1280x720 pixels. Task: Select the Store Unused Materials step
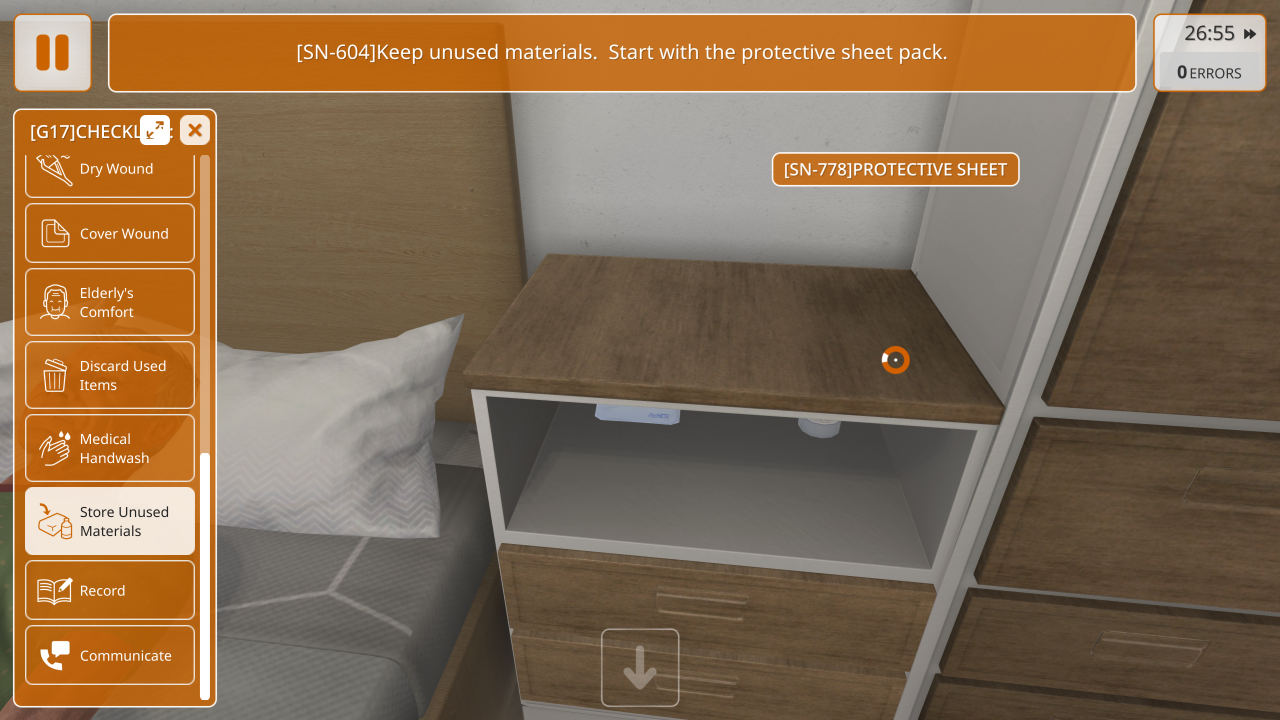[x=110, y=521]
